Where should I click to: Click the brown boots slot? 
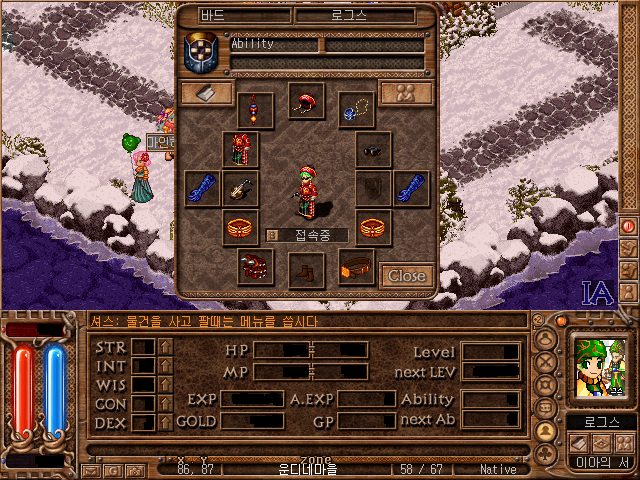[306, 269]
